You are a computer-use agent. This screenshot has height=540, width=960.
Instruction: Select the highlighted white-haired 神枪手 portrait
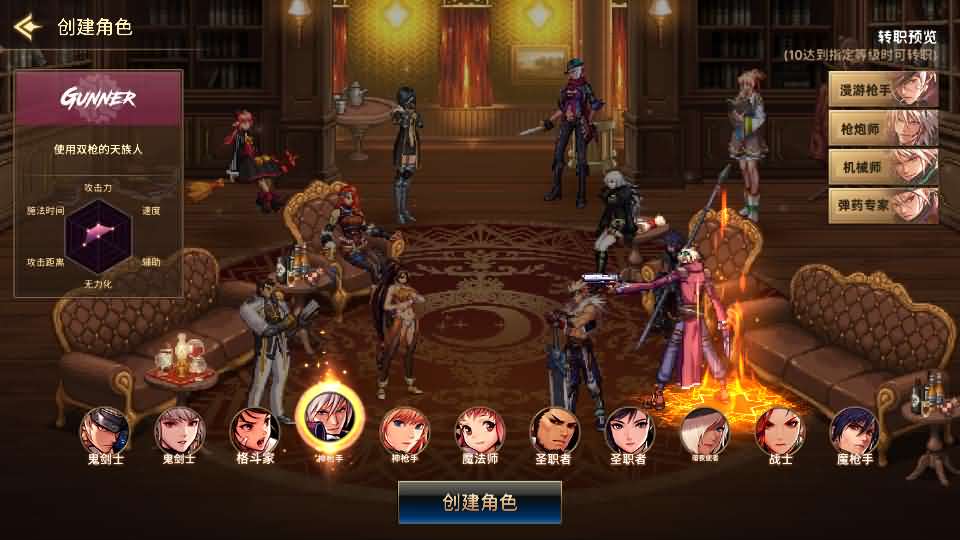(330, 423)
